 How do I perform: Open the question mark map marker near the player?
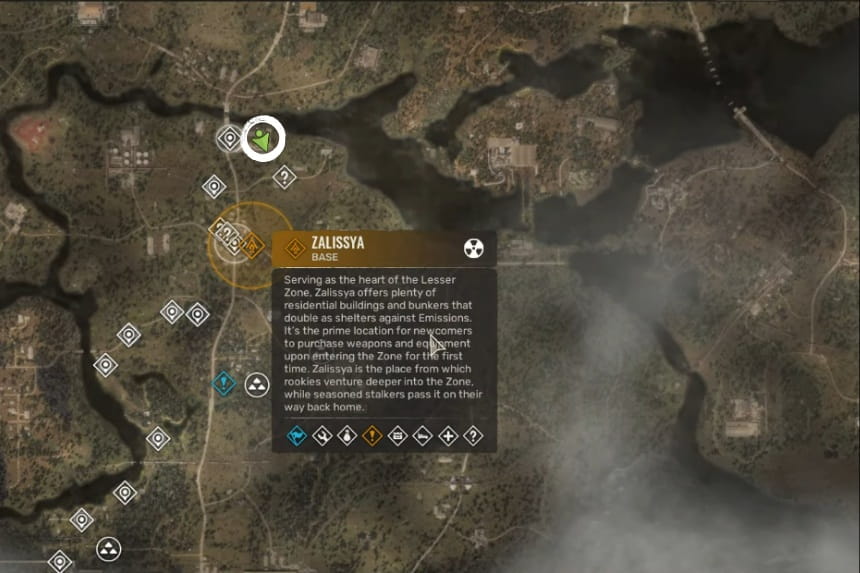click(x=285, y=178)
